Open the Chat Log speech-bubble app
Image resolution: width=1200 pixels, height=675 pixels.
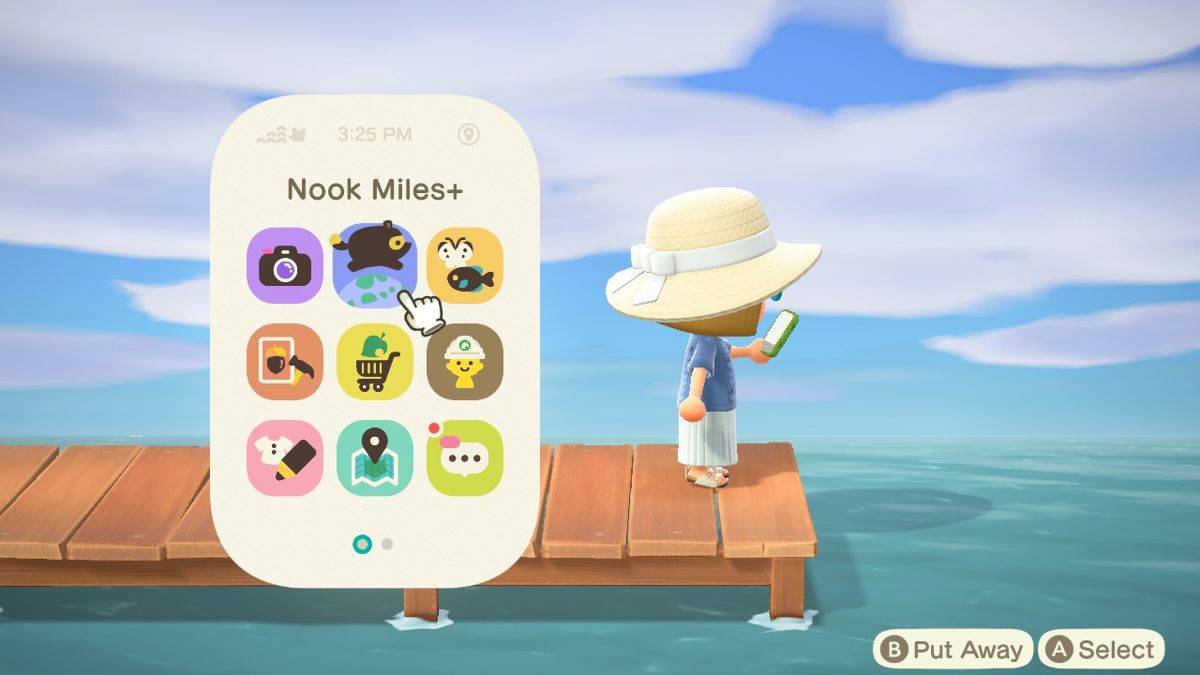(x=464, y=457)
